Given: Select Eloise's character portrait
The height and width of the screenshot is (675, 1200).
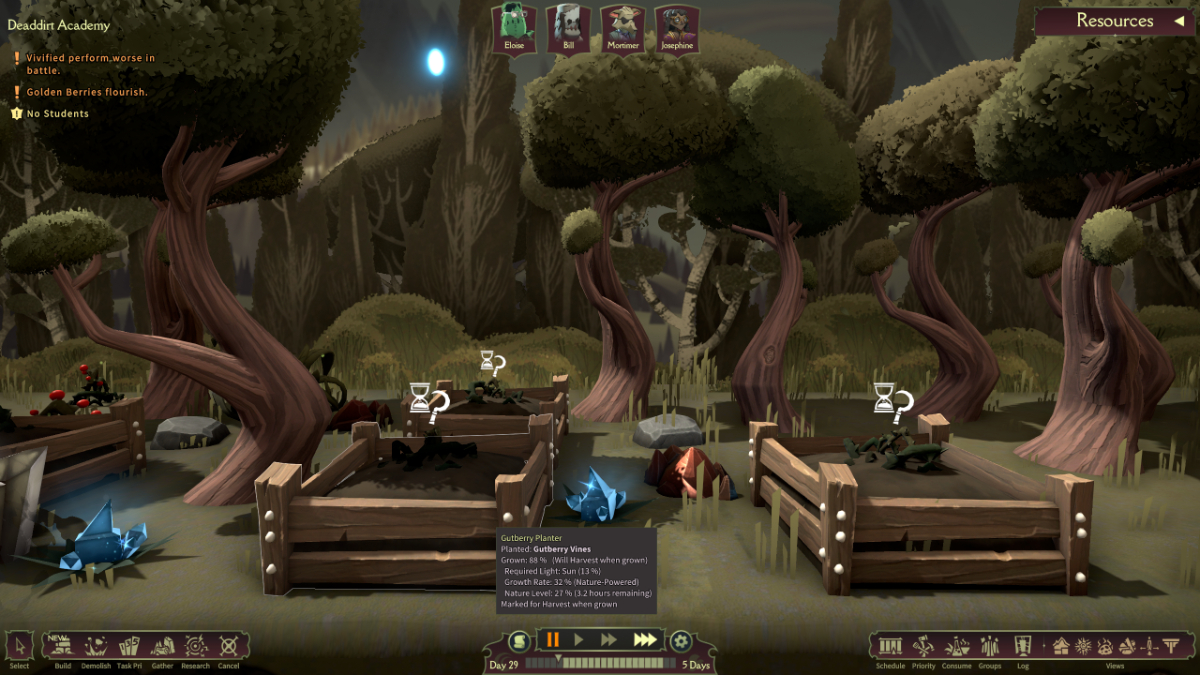Looking at the screenshot, I should coord(514,28).
